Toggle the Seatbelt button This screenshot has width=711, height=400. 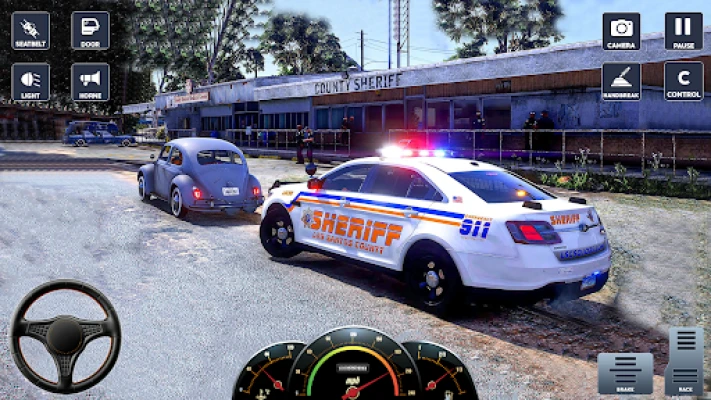30,31
